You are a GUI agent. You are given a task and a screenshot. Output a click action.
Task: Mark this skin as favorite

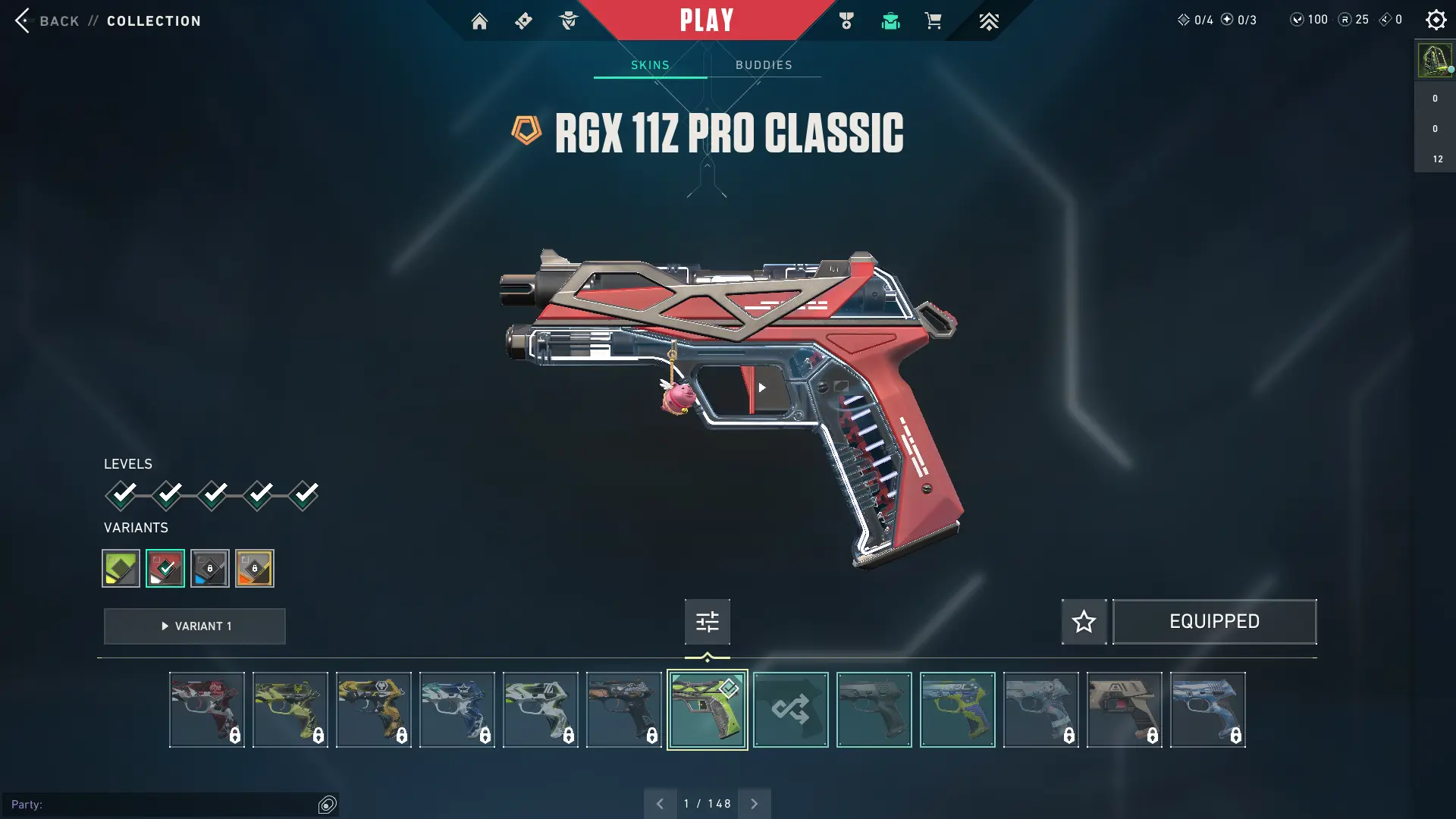tap(1084, 622)
